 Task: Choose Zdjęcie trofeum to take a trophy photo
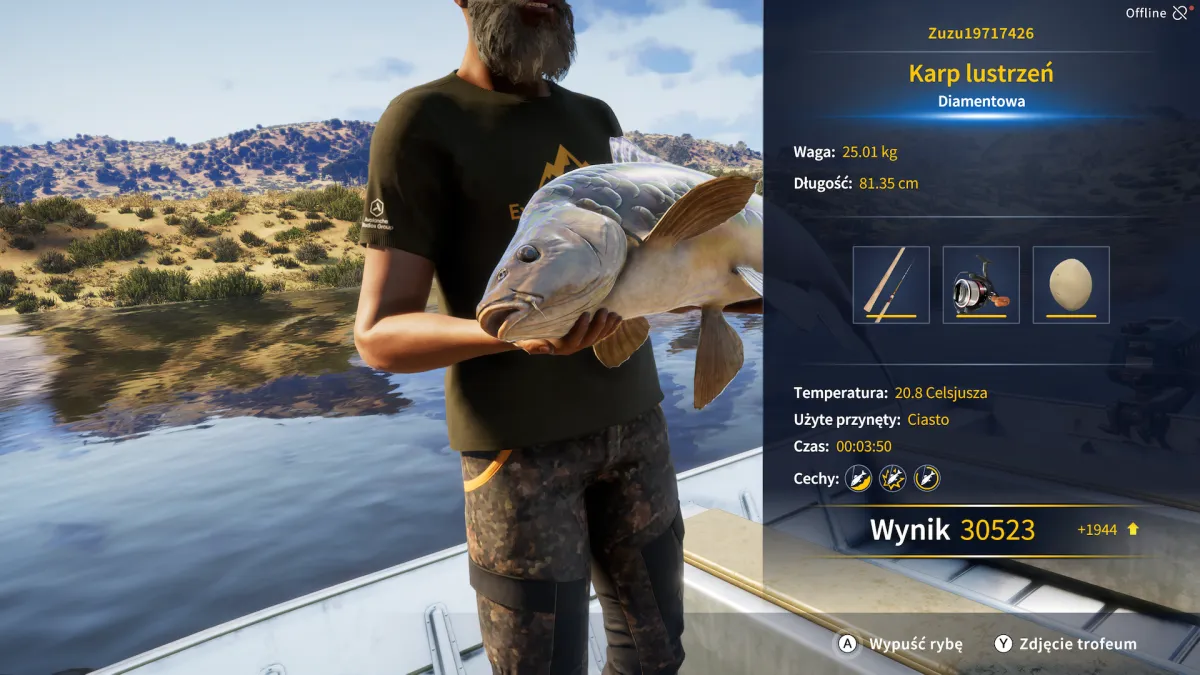tap(1065, 644)
